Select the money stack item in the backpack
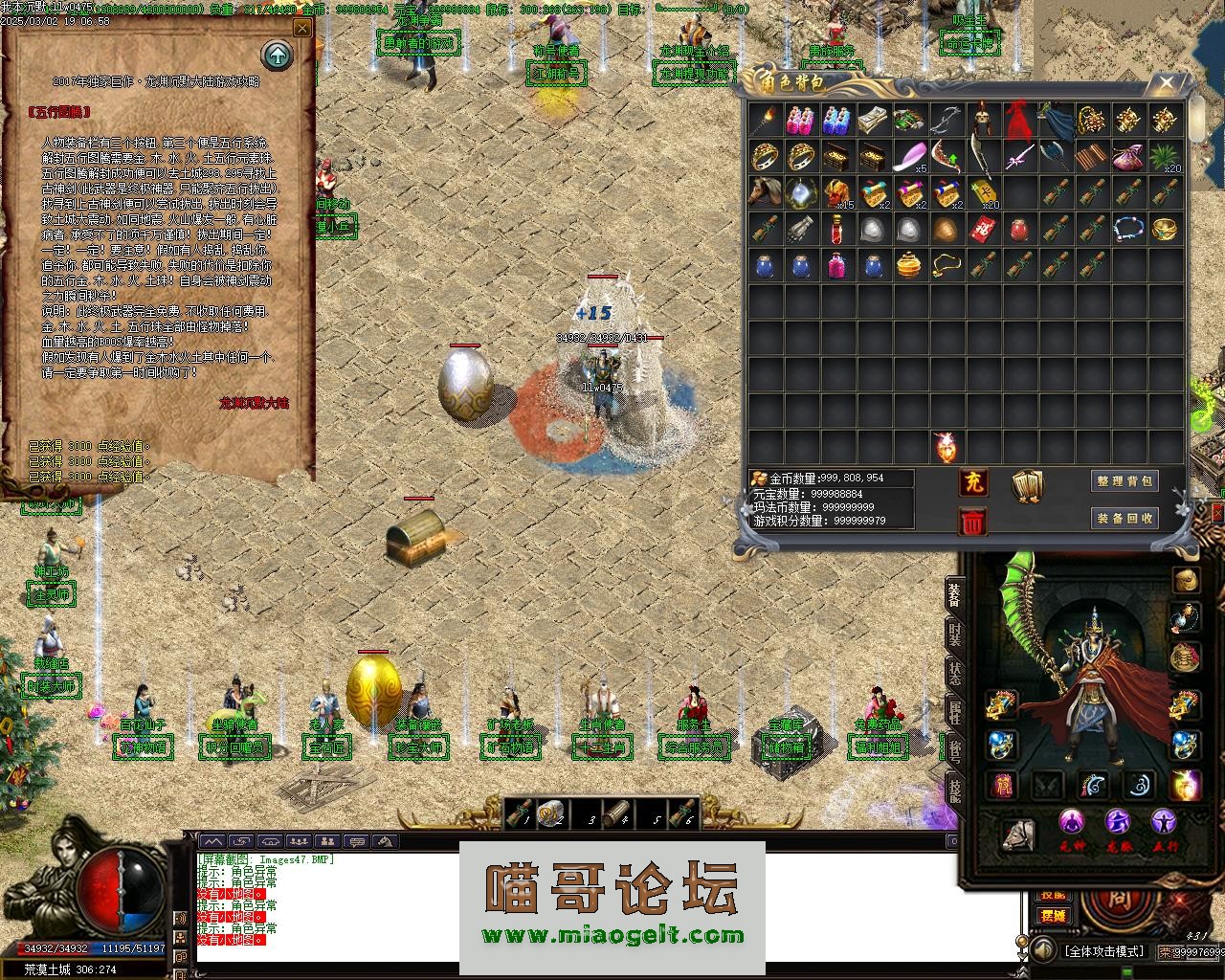Image resolution: width=1225 pixels, height=980 pixels. (x=872, y=121)
